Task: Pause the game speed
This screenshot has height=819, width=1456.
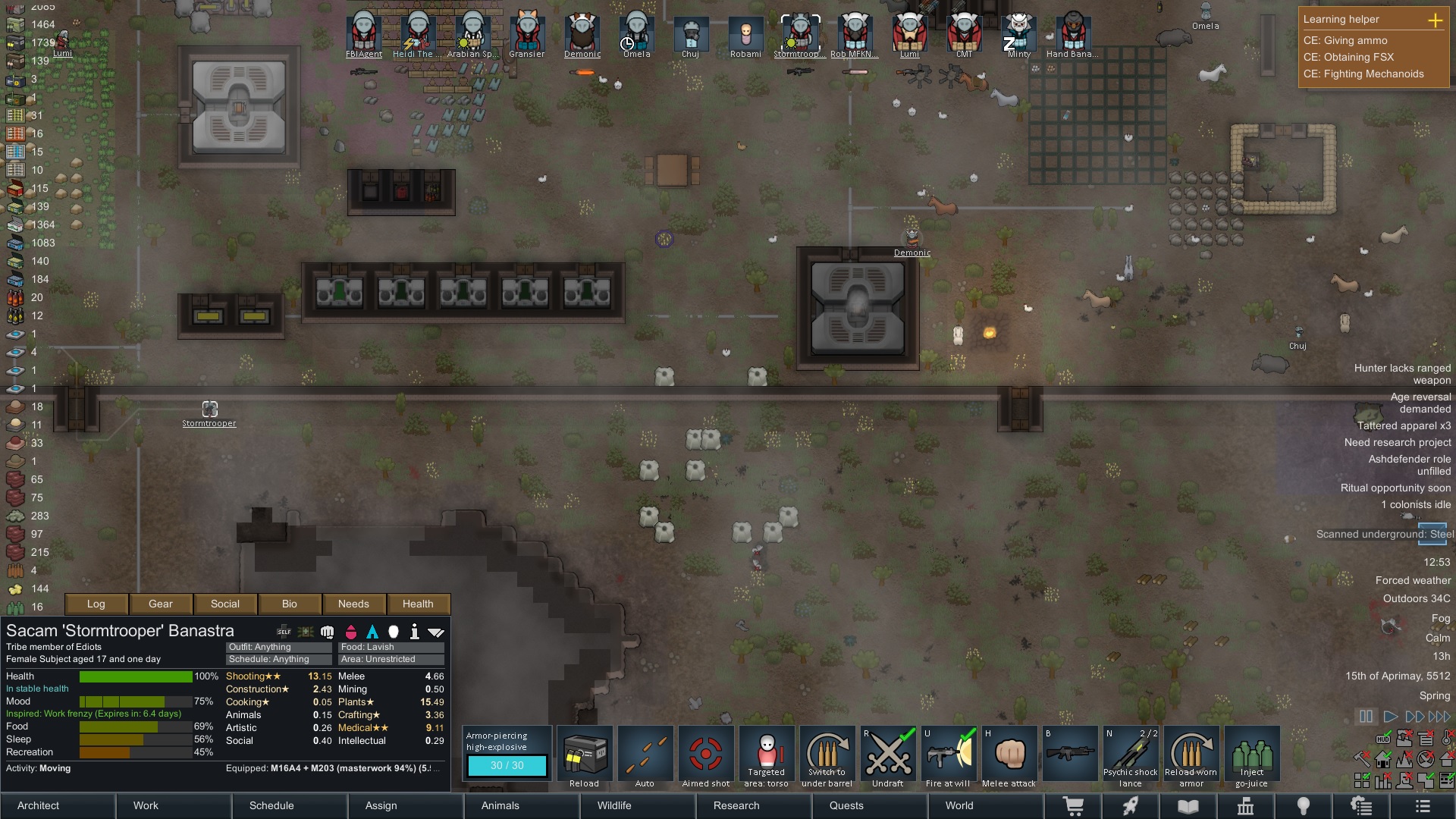Action: (x=1366, y=717)
